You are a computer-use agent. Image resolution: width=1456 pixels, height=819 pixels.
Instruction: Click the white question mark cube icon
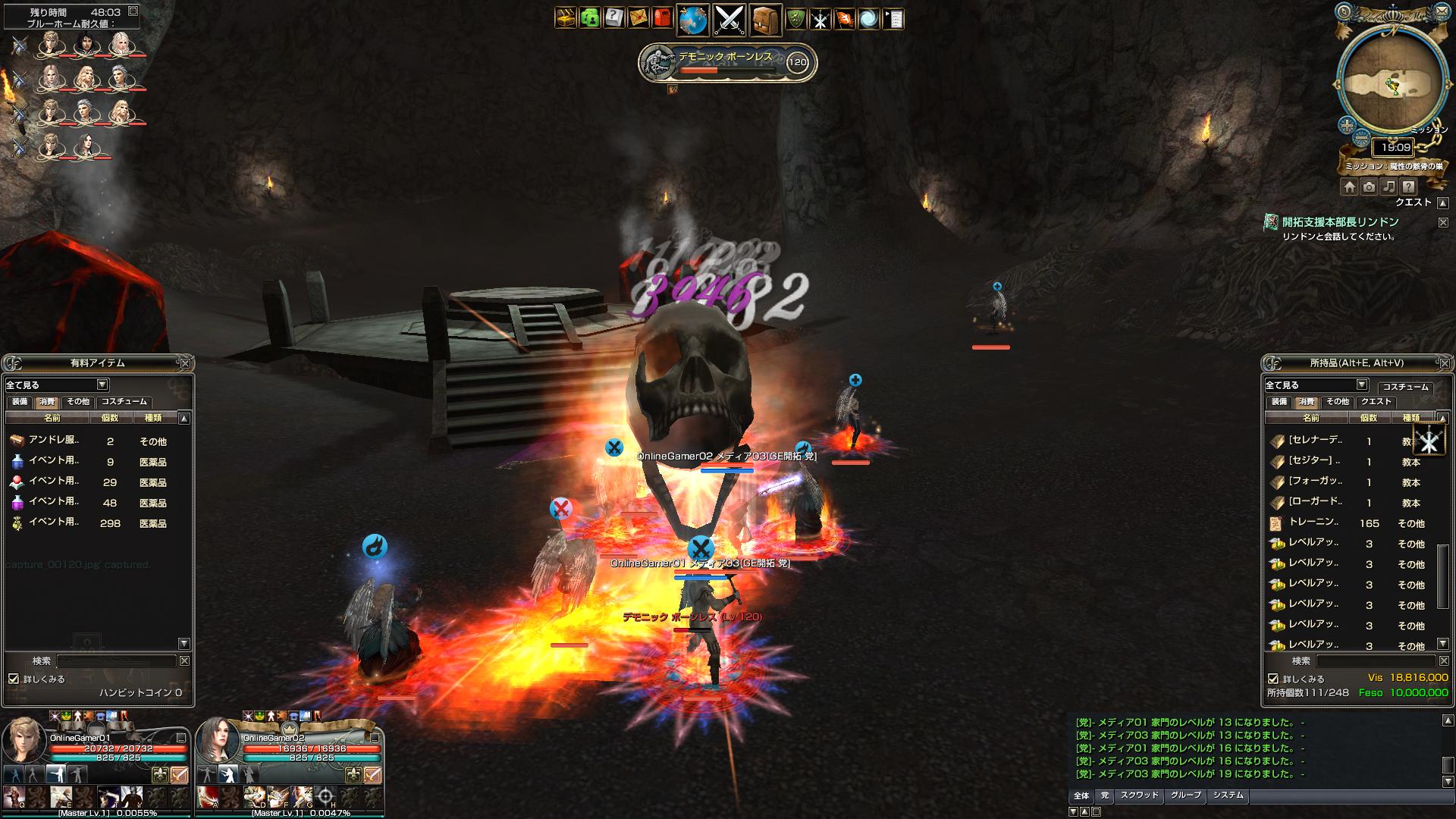coord(613,18)
